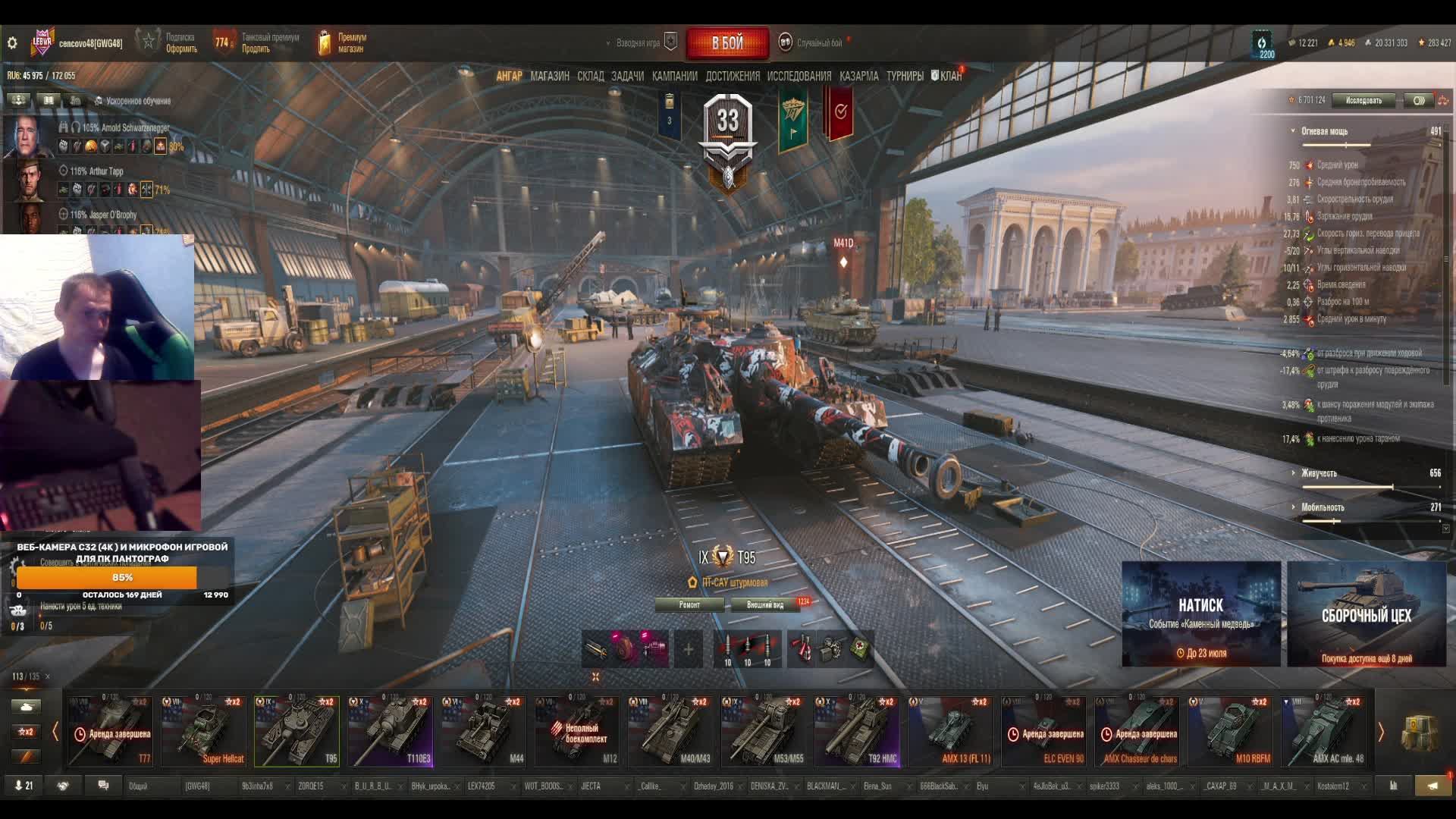Start battle with the red В БОЙ button
This screenshot has width=1456, height=819.
(727, 43)
